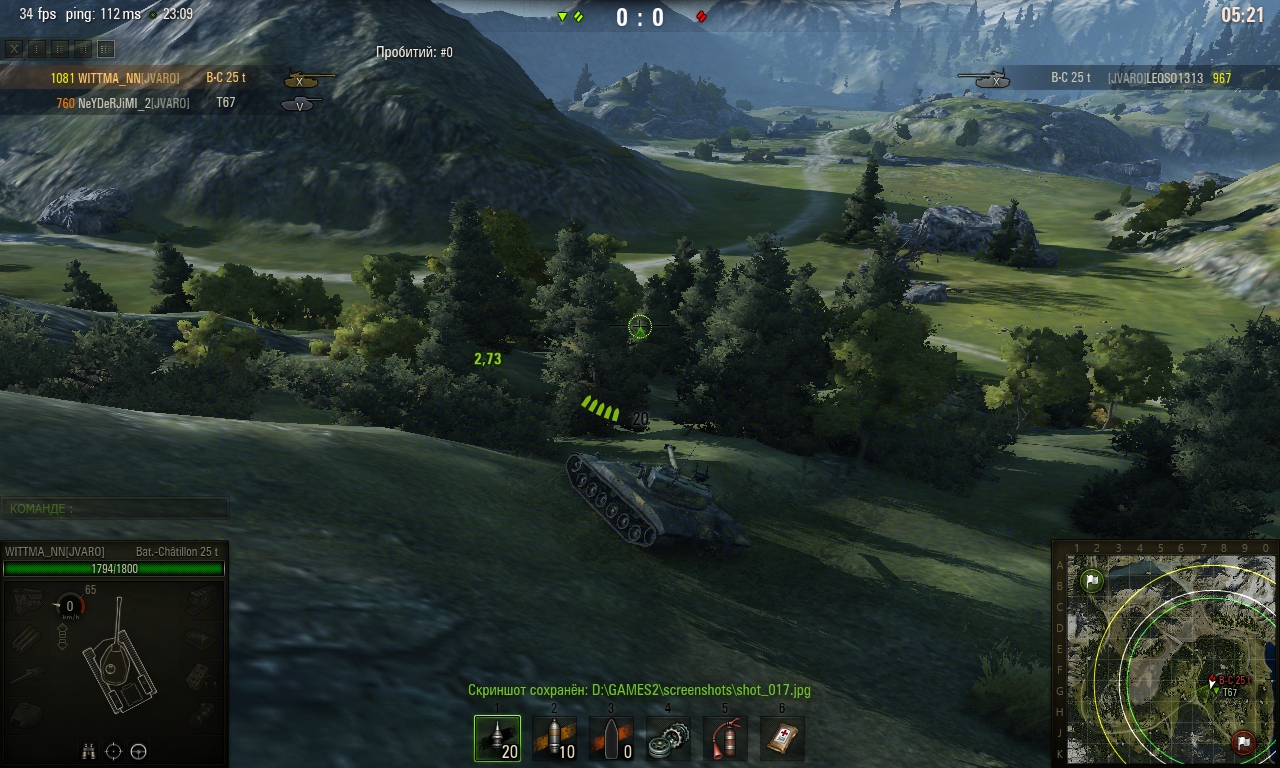Click the steering wheel icon in damage panel

point(139,751)
